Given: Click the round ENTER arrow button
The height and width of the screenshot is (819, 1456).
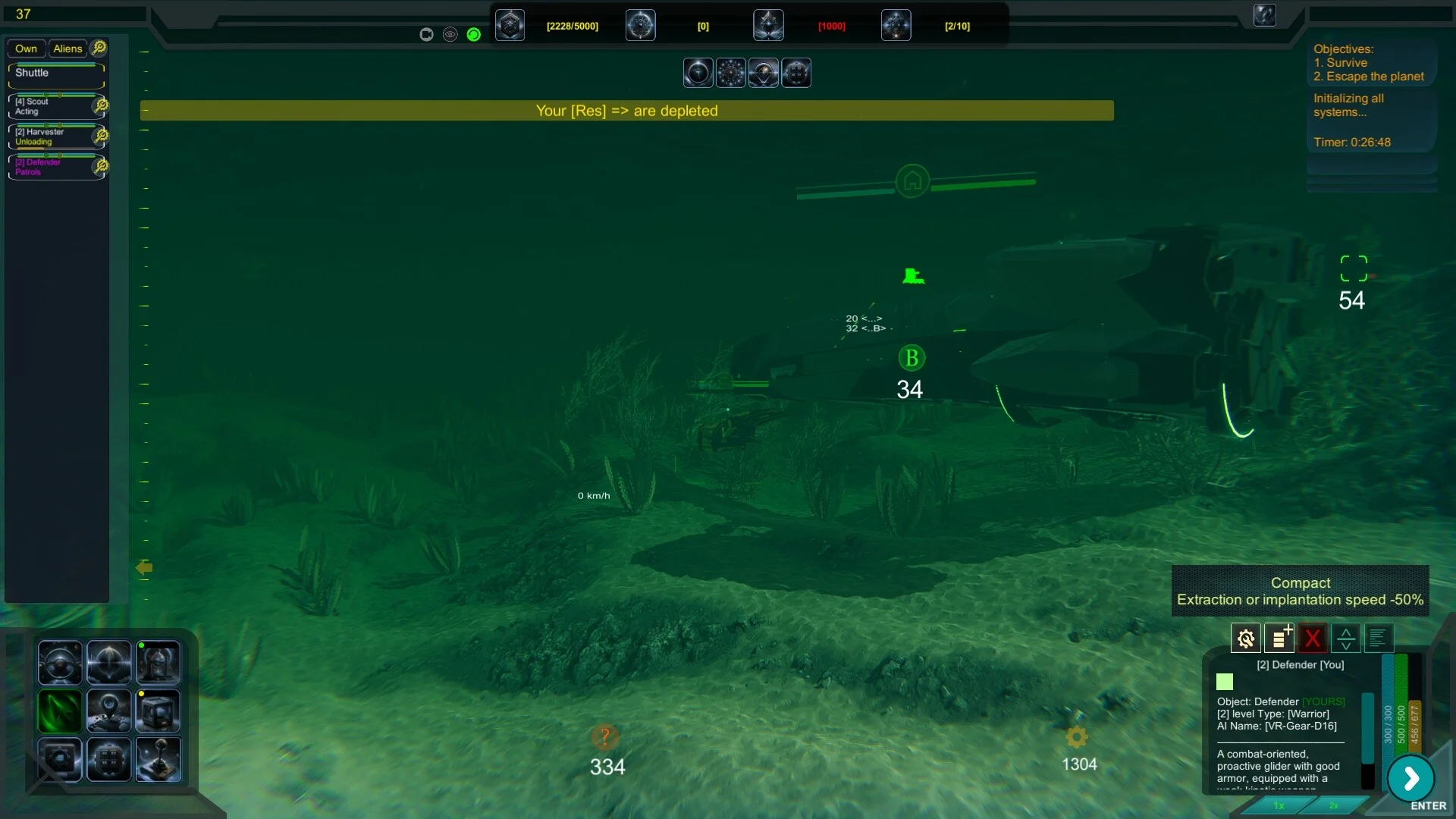Looking at the screenshot, I should [1410, 778].
